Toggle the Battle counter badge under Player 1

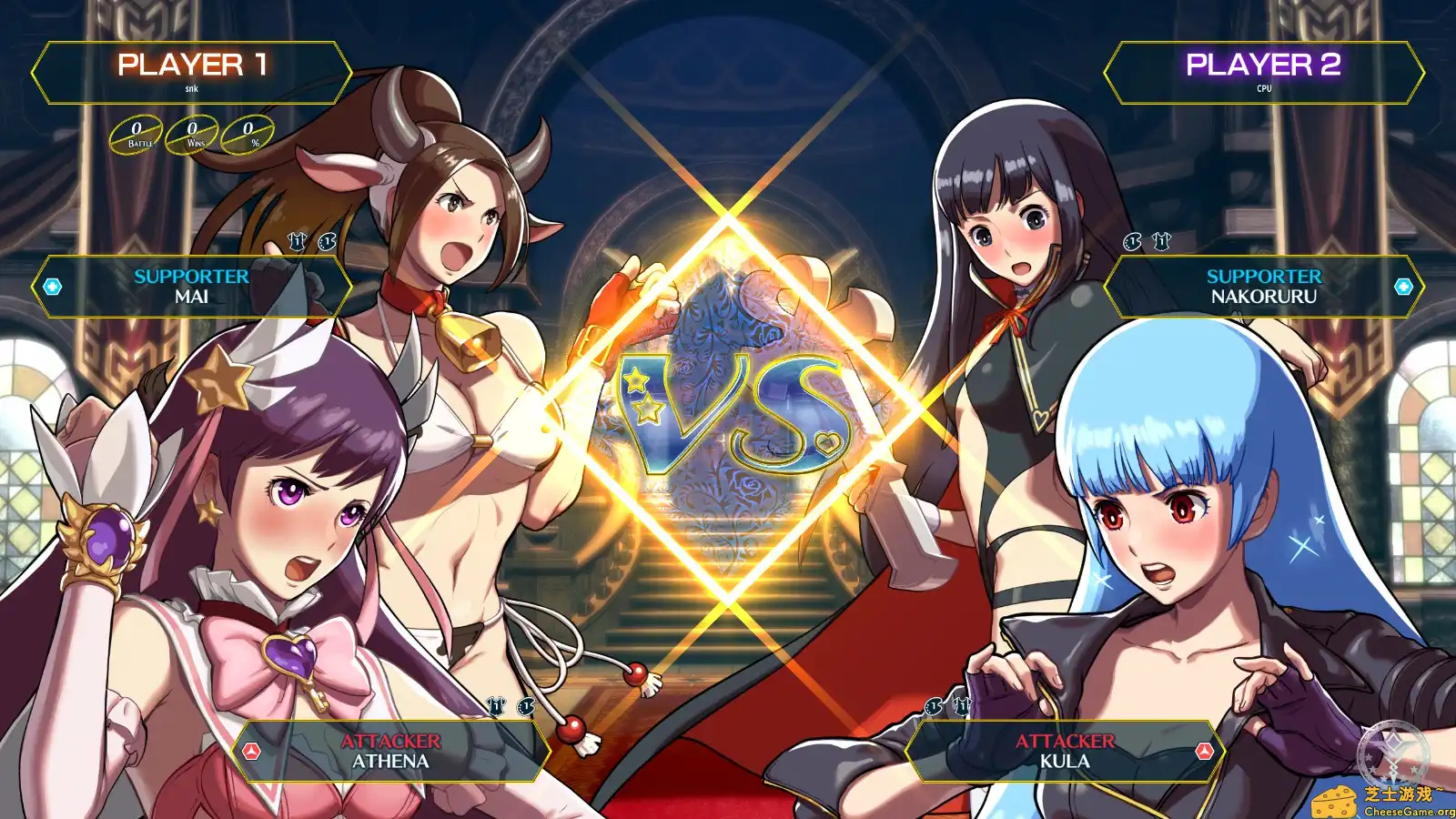pos(135,134)
